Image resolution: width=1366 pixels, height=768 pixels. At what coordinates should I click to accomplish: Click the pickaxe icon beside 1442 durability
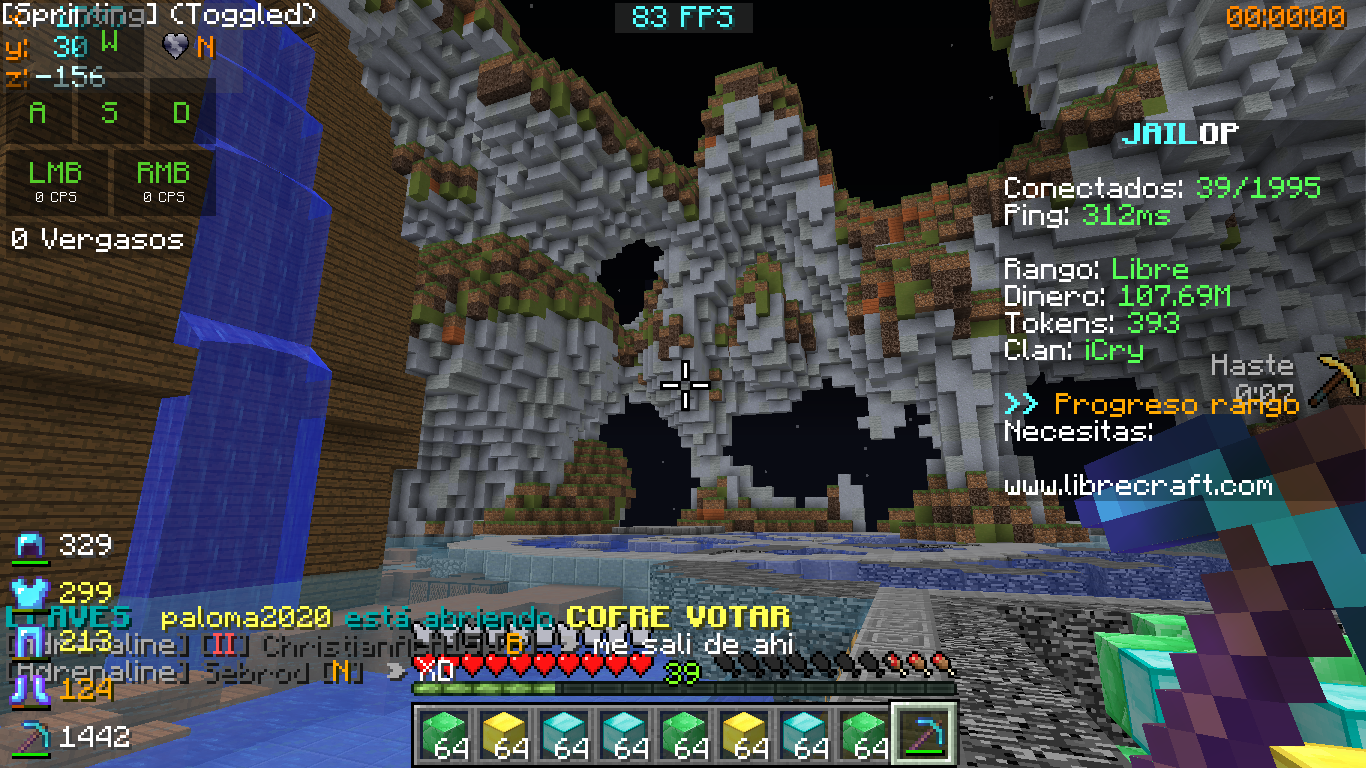point(31,738)
